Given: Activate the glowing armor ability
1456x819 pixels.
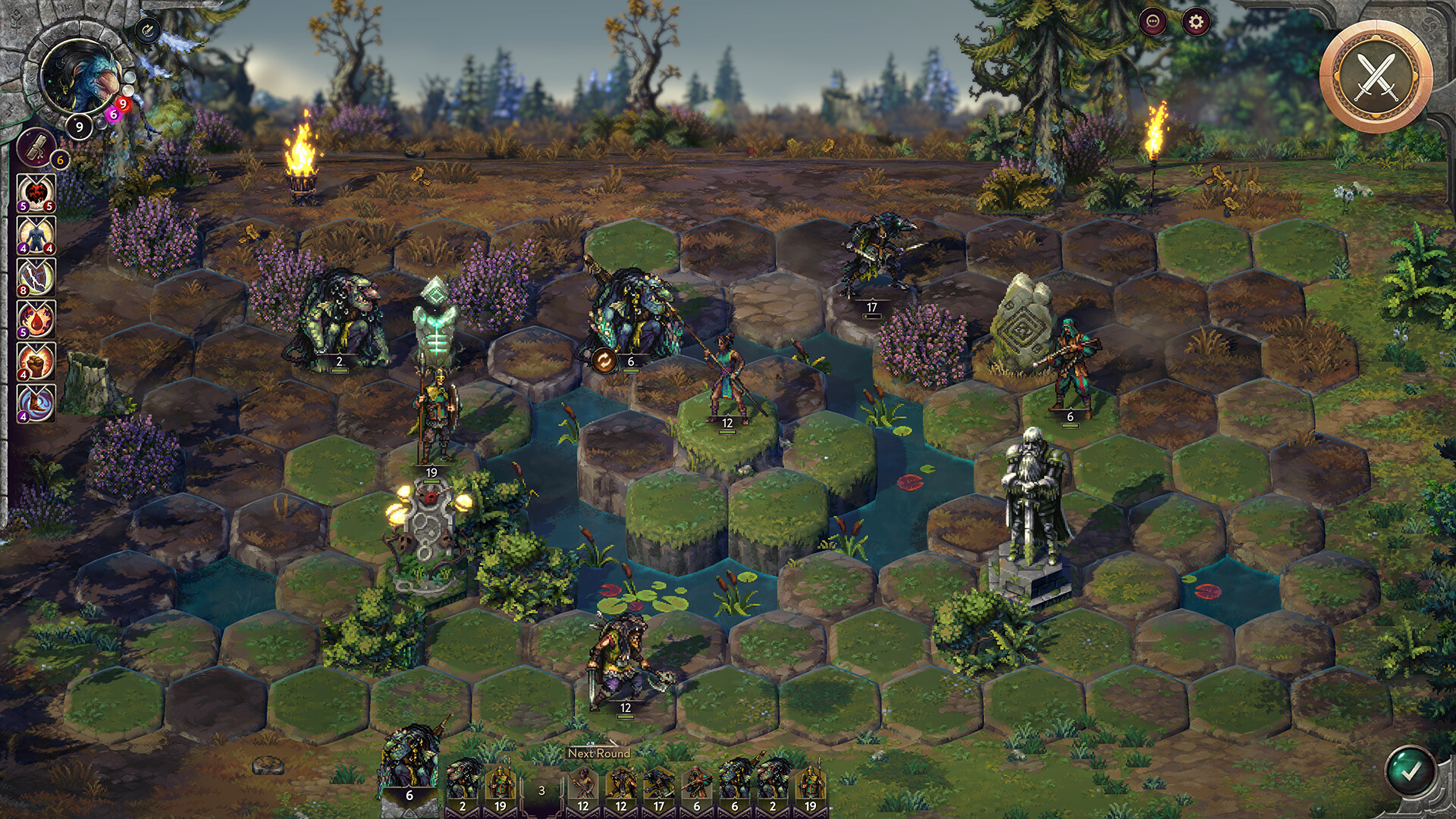Looking at the screenshot, I should point(35,237).
